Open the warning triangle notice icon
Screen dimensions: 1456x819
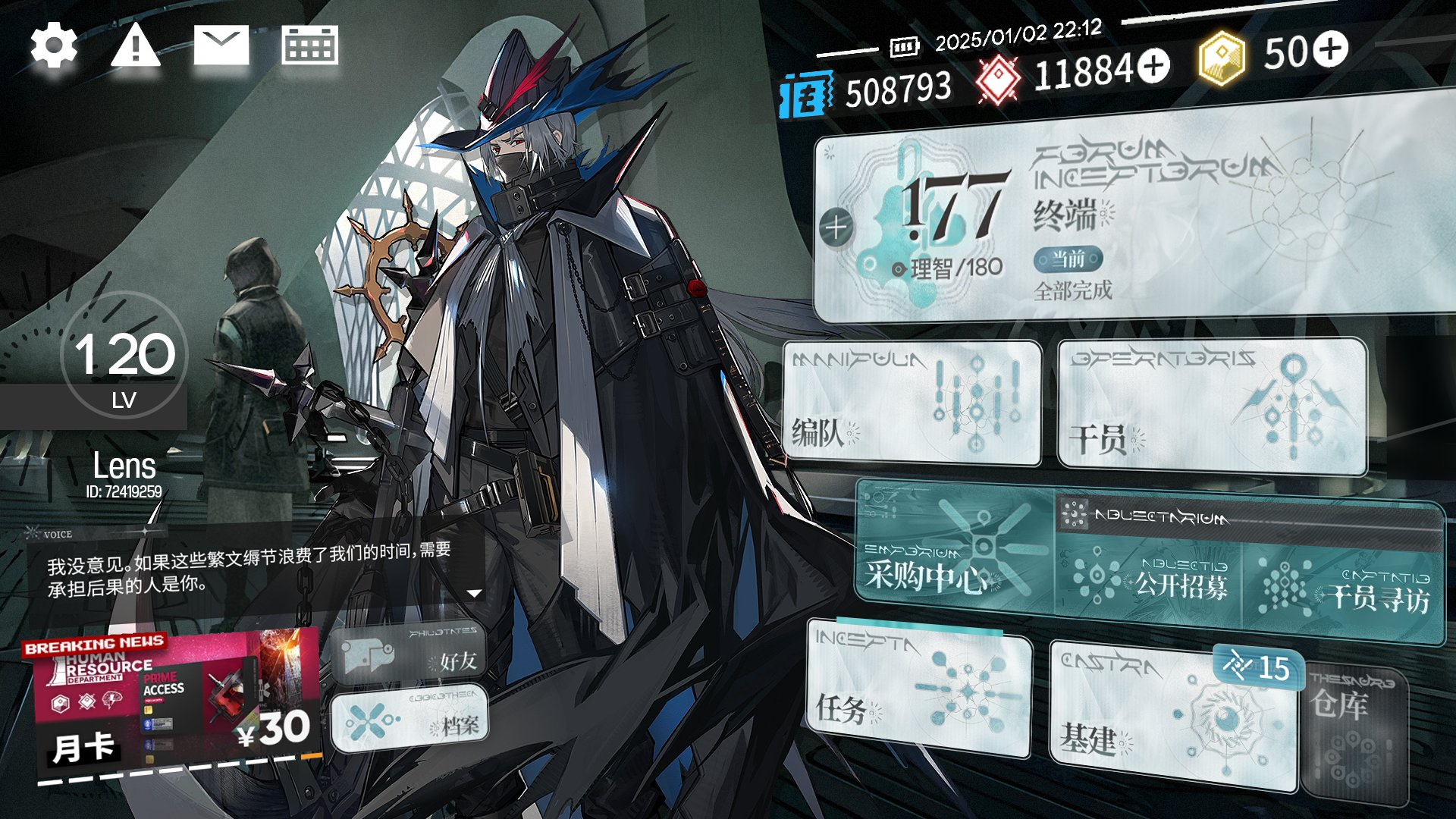tap(135, 45)
